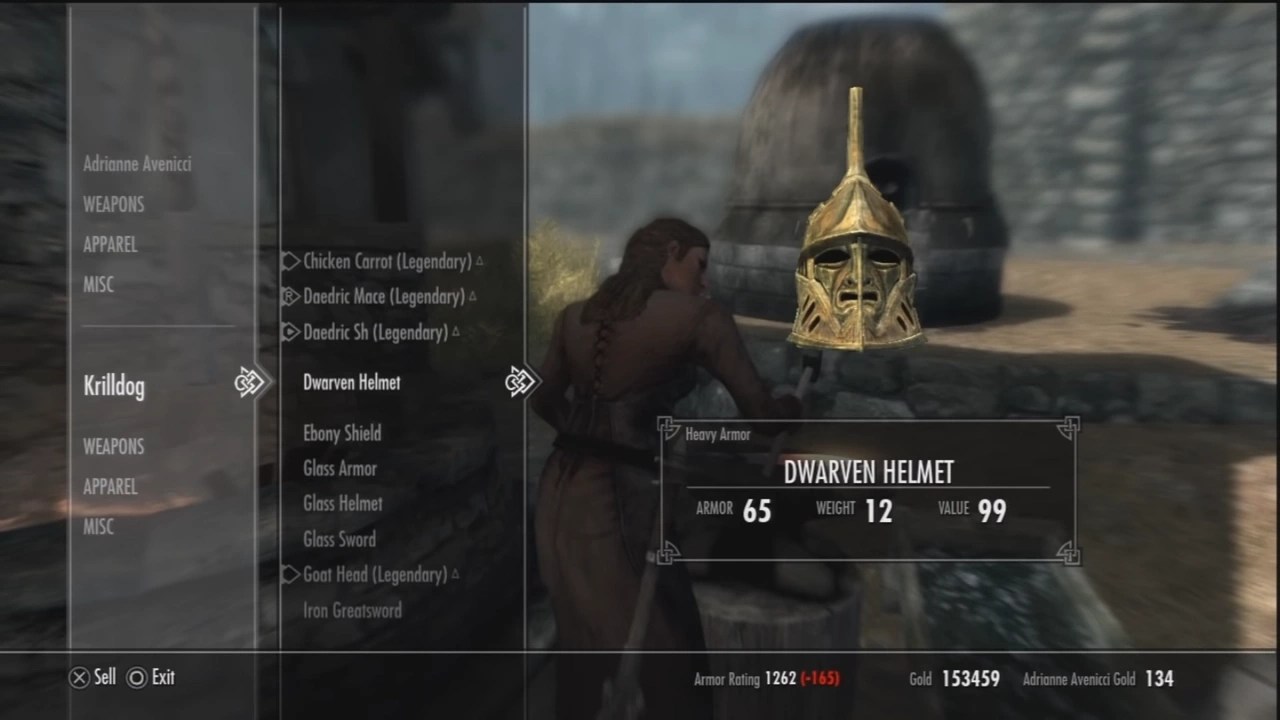Click the Exit label at the bottom

click(x=162, y=677)
